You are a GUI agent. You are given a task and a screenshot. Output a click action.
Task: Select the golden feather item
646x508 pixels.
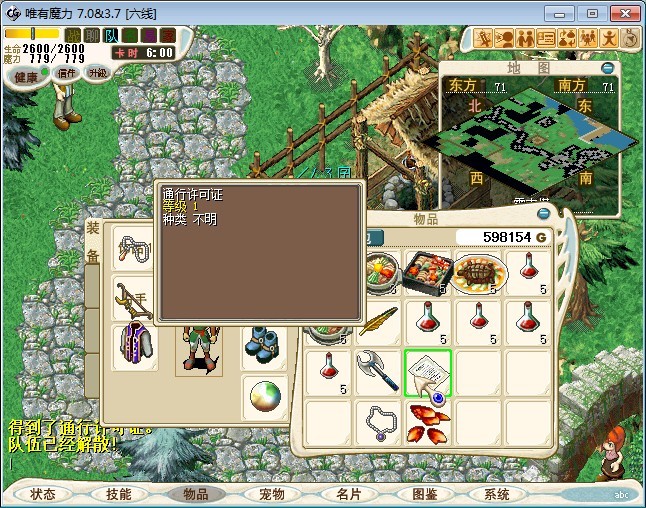pyautogui.click(x=378, y=322)
